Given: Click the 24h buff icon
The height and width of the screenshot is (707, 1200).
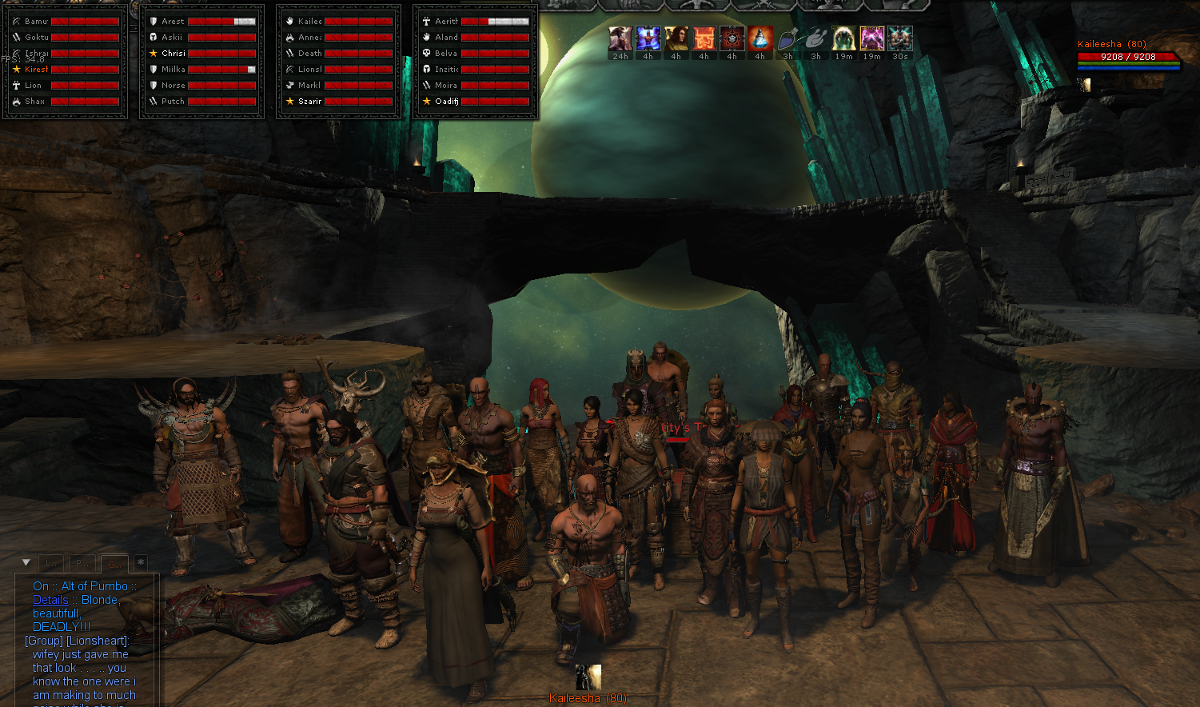Looking at the screenshot, I should pyautogui.click(x=620, y=39).
